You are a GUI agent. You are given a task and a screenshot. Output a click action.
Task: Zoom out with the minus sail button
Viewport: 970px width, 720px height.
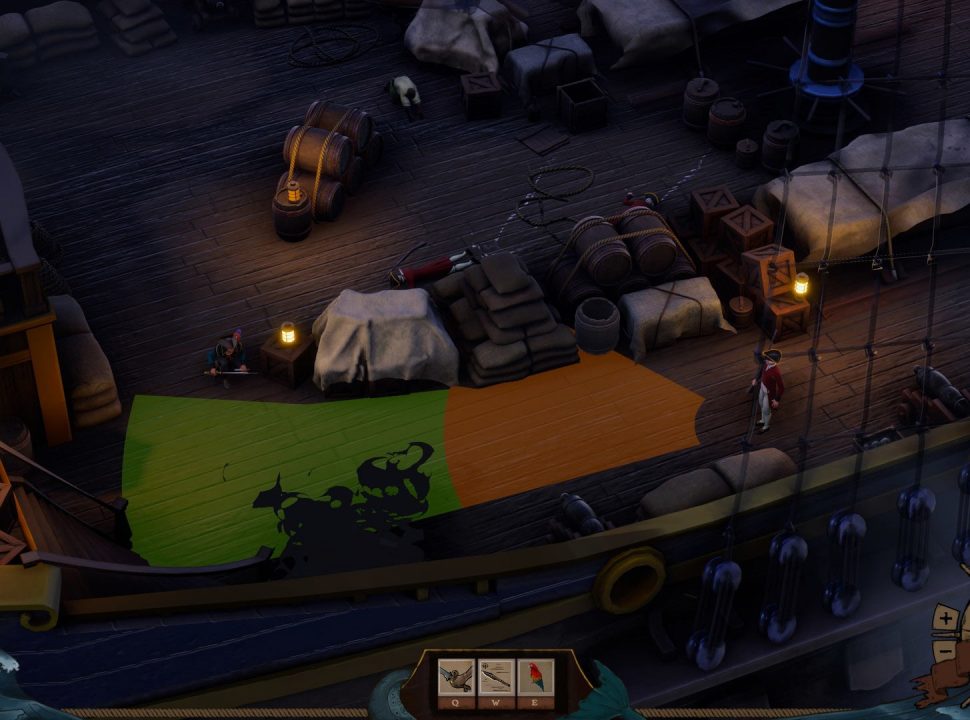pyautogui.click(x=945, y=651)
